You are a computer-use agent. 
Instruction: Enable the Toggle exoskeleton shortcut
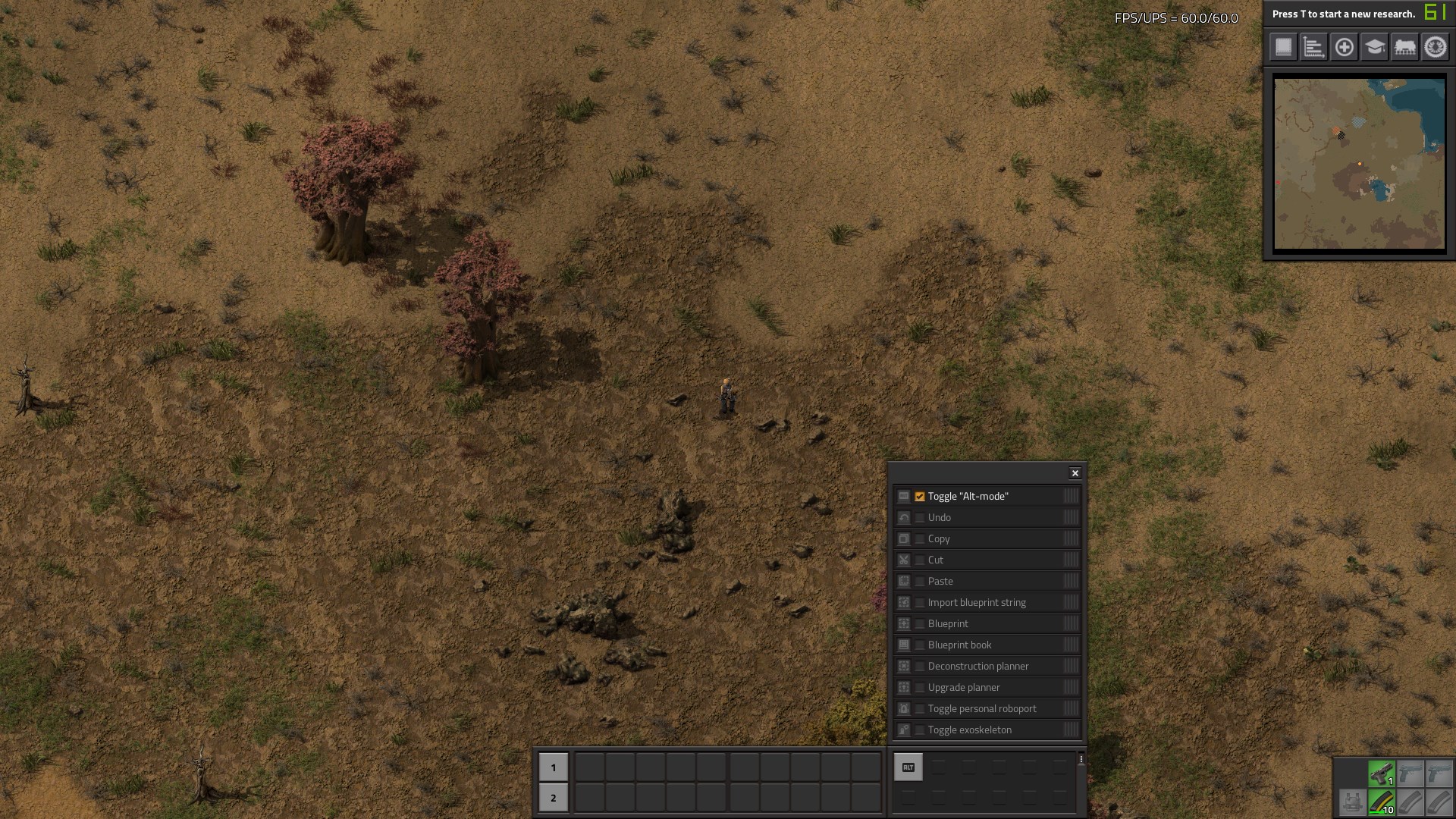tap(920, 730)
